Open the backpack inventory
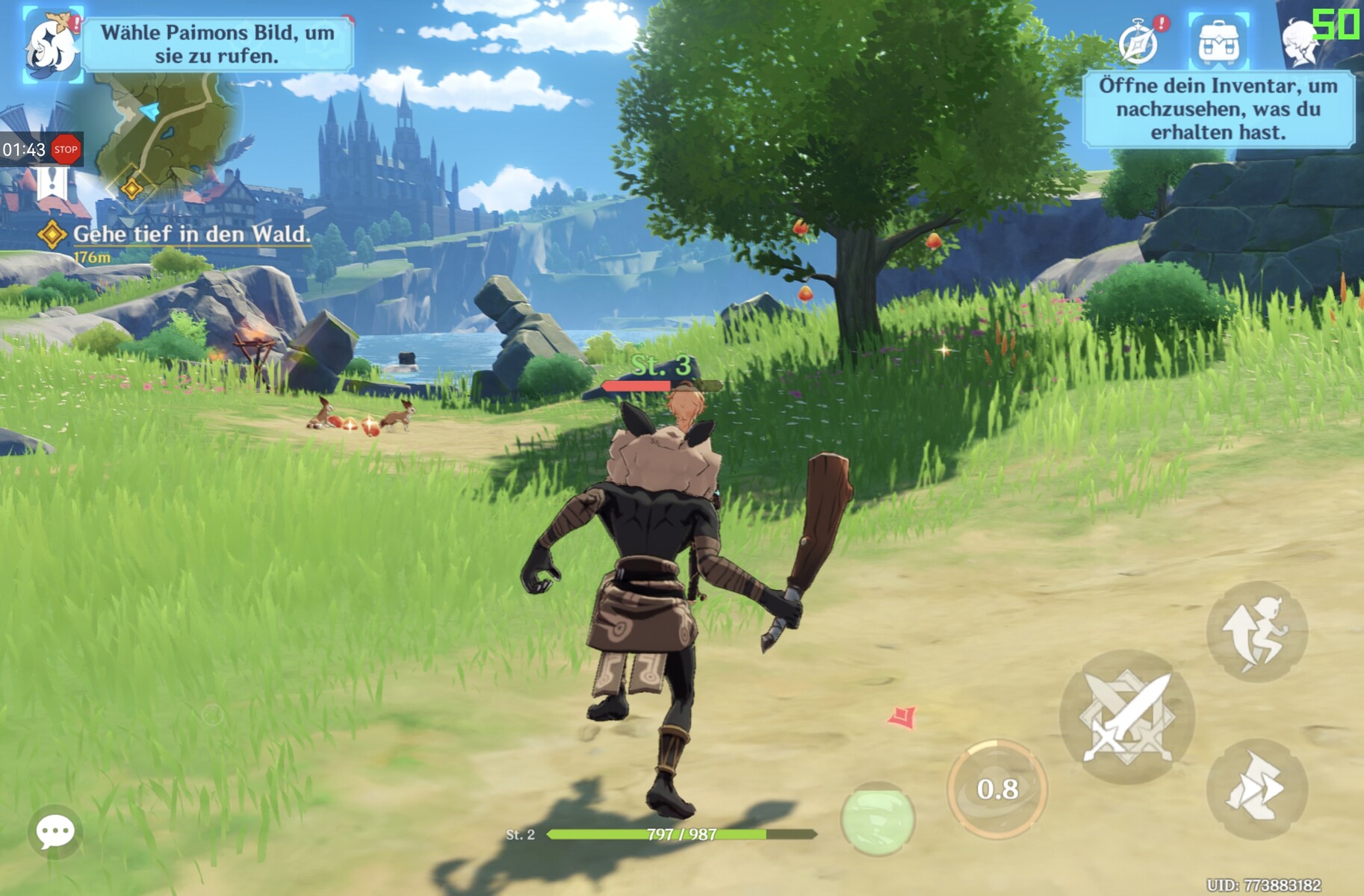The image size is (1364, 896). (x=1218, y=41)
